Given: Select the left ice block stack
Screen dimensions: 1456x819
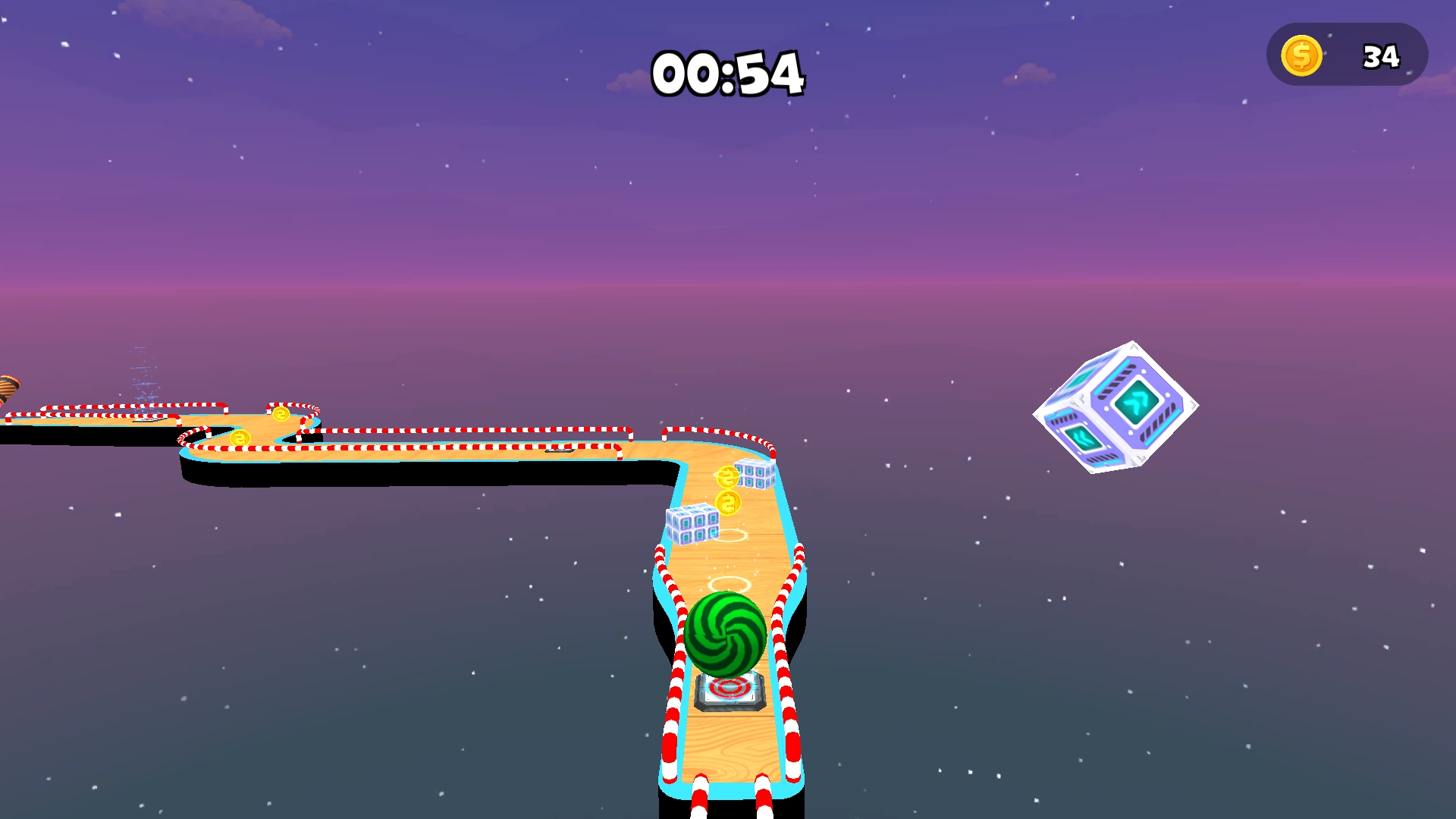Looking at the screenshot, I should pyautogui.click(x=692, y=526).
